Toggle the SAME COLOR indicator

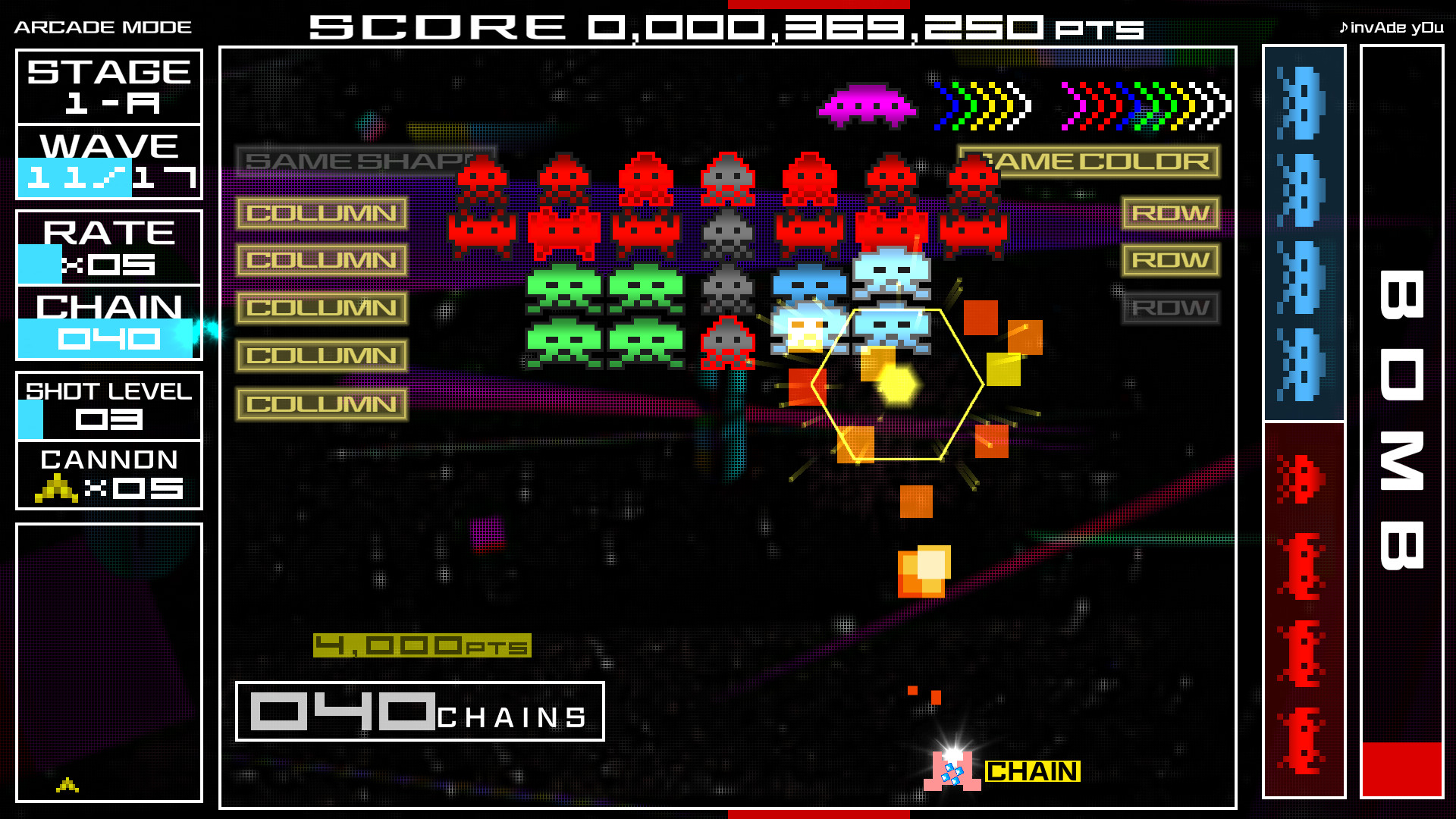pos(1090,162)
